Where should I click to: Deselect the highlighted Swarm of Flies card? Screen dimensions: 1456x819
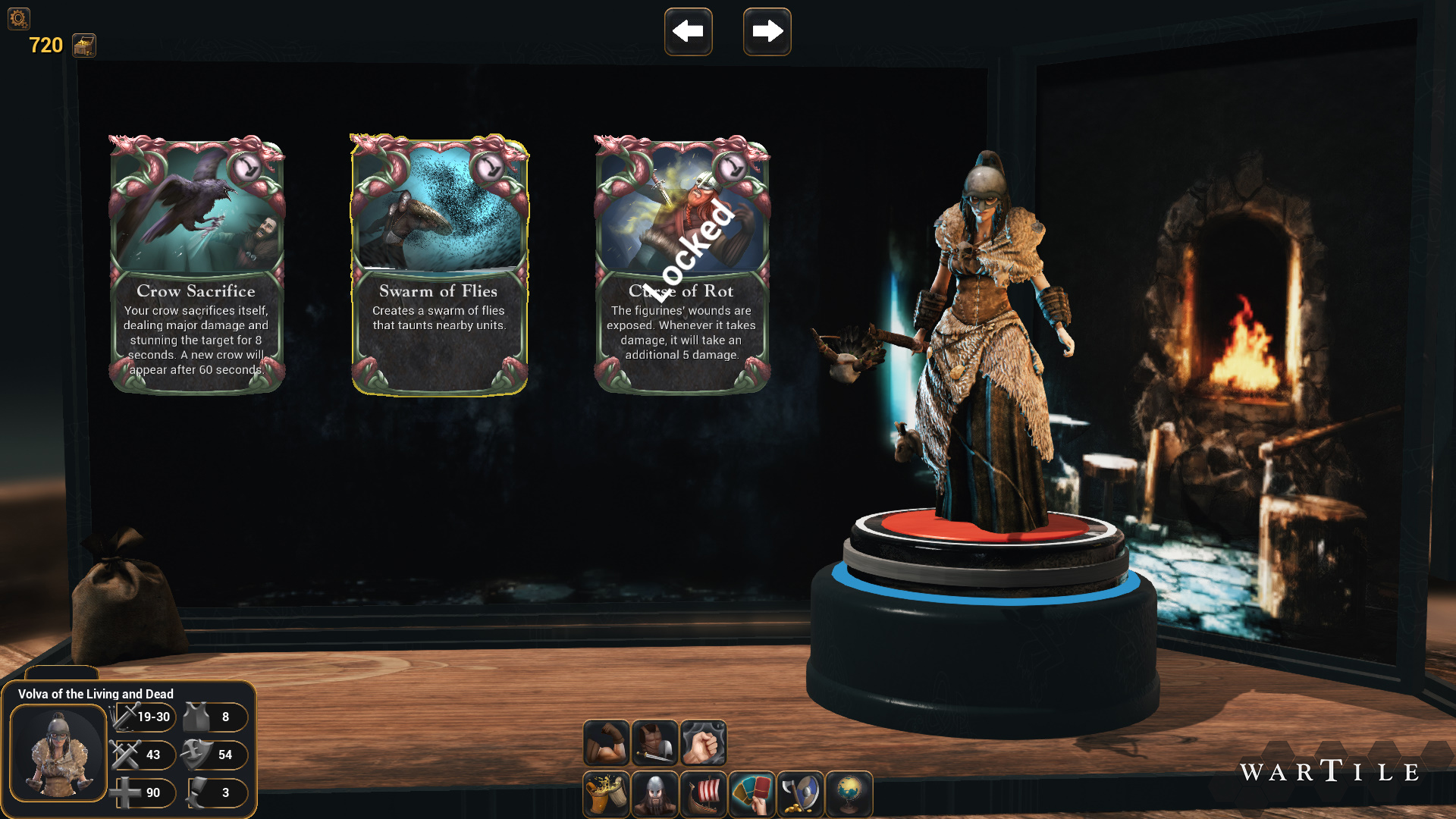(438, 262)
